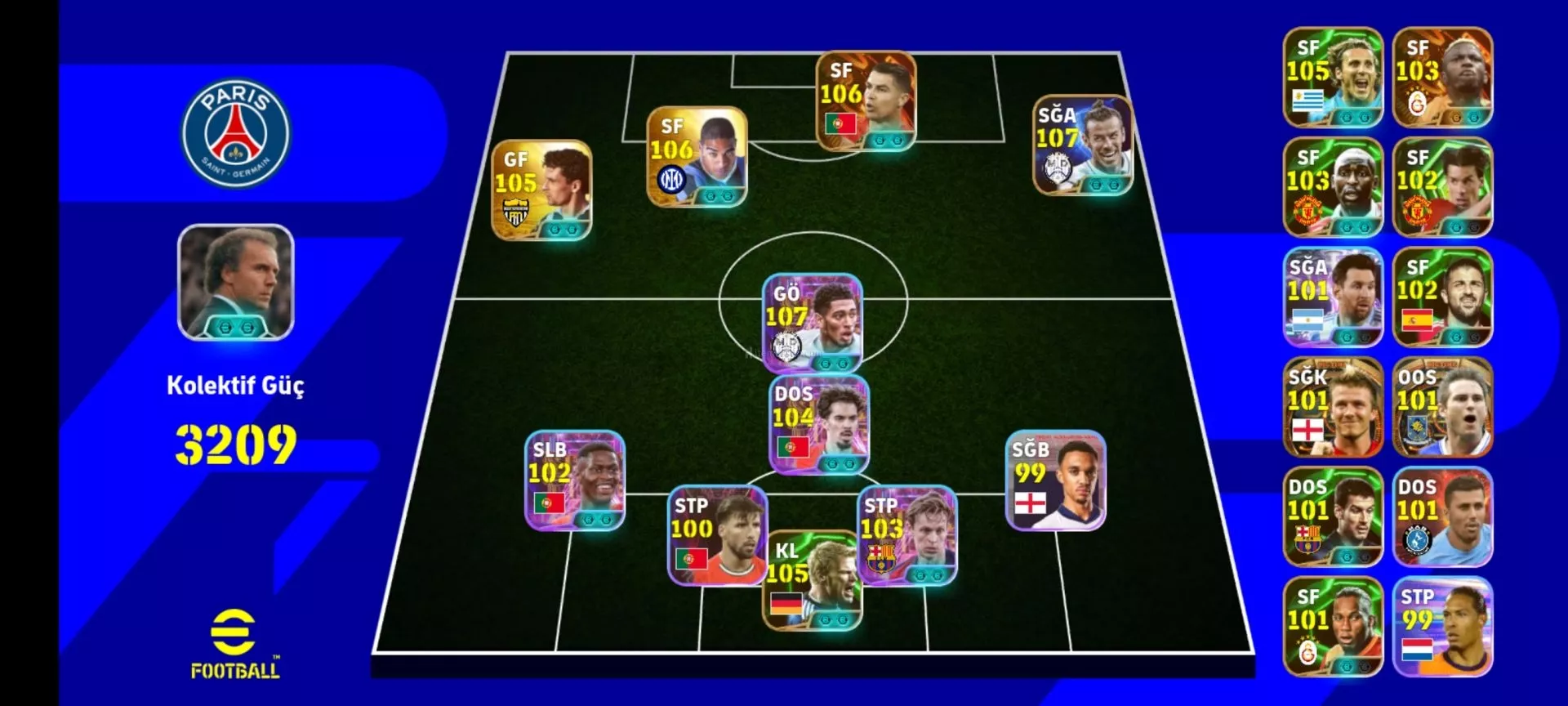Select the SF 105 Uruguay substitute card
Screen dimensions: 1568x706
pos(1333,78)
